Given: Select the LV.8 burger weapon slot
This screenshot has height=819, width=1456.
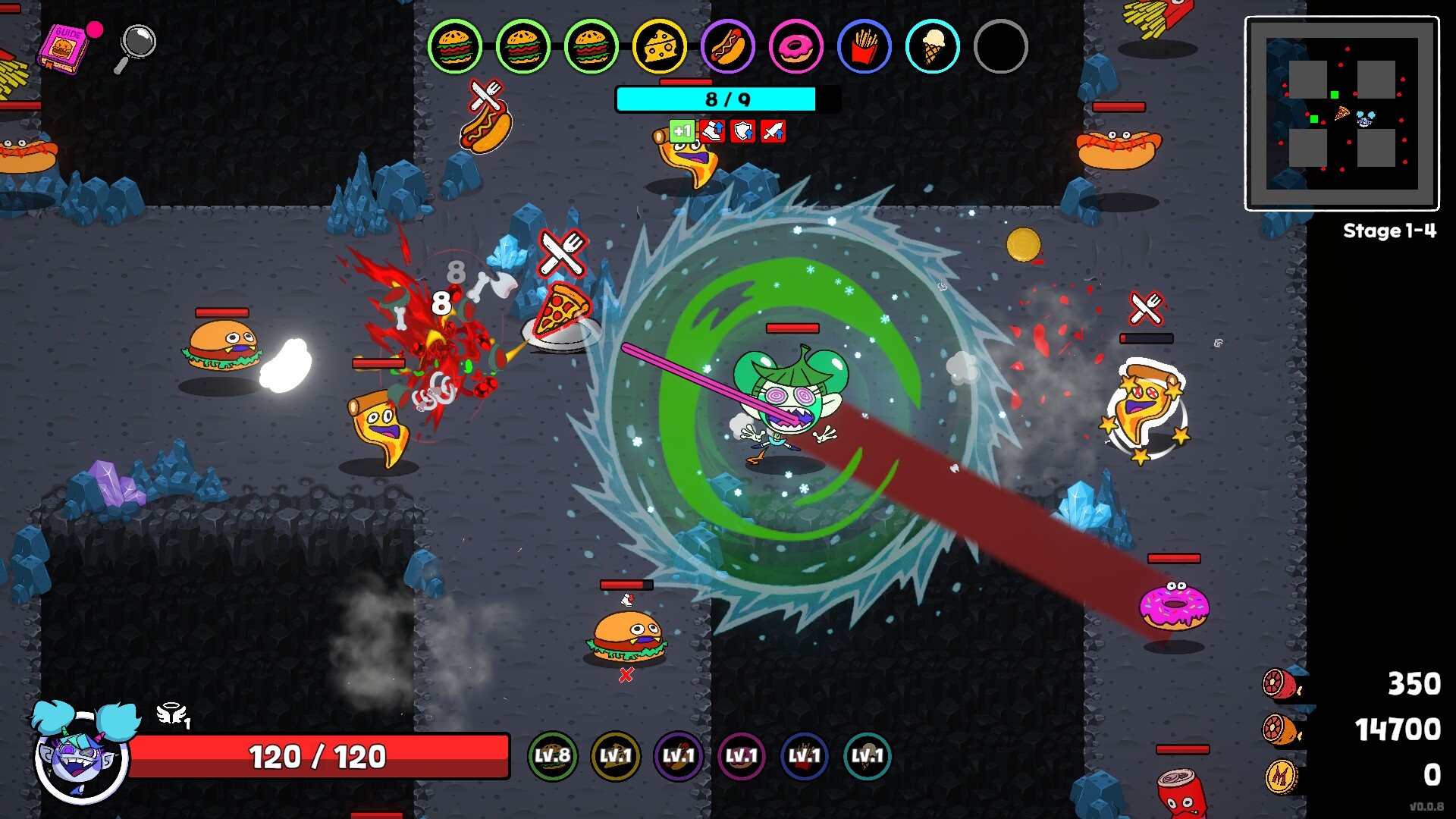Looking at the screenshot, I should pos(552,756).
